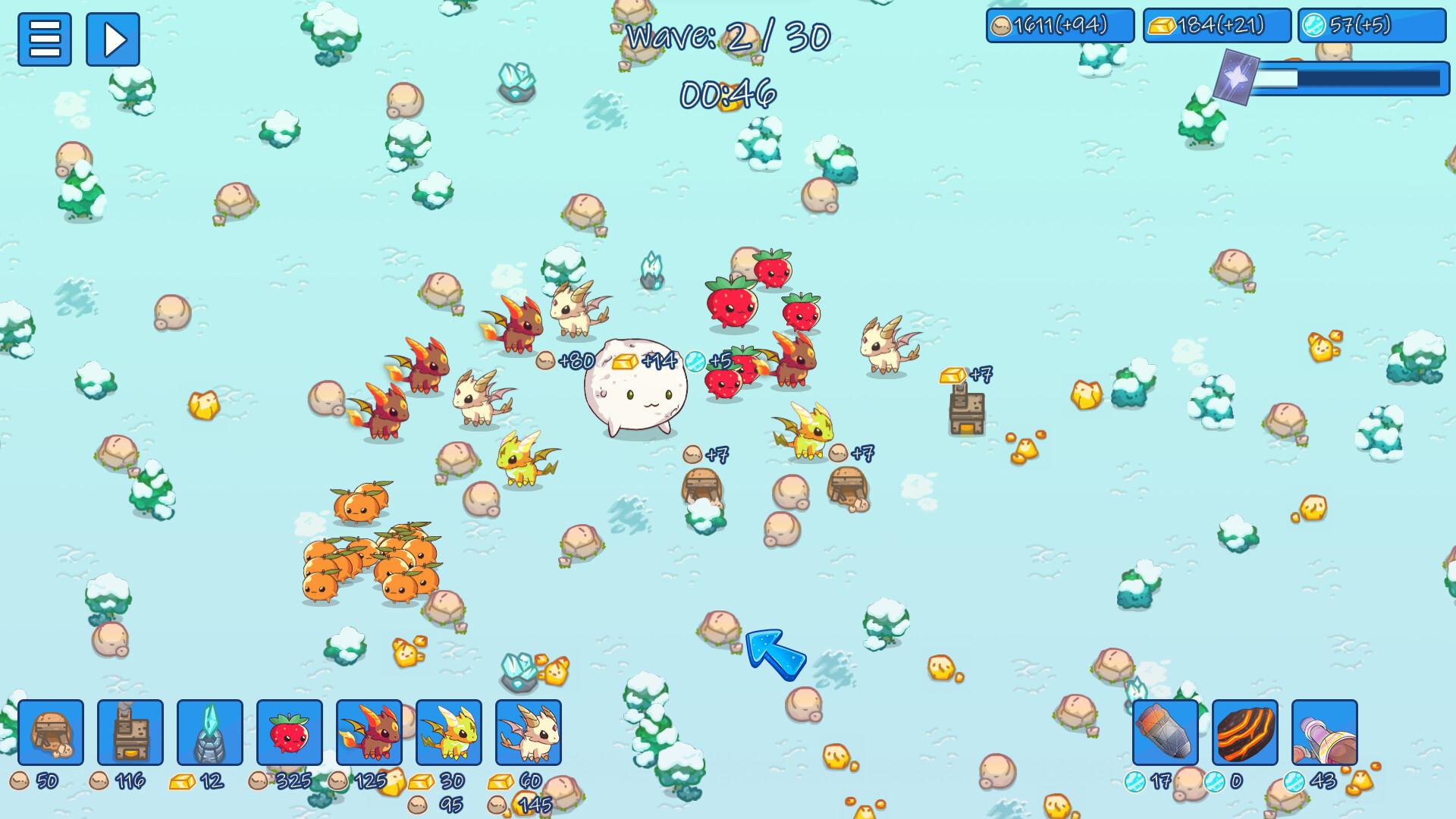Viewport: 1456px width, 819px height.
Task: Click the sparkle card beside the progress bar
Action: [x=1238, y=76]
